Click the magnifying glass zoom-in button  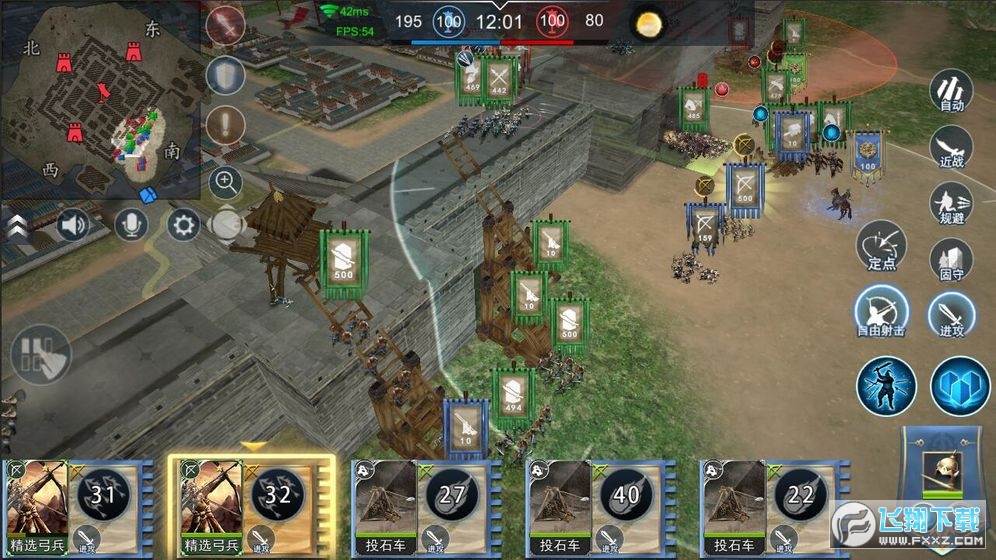coord(226,182)
